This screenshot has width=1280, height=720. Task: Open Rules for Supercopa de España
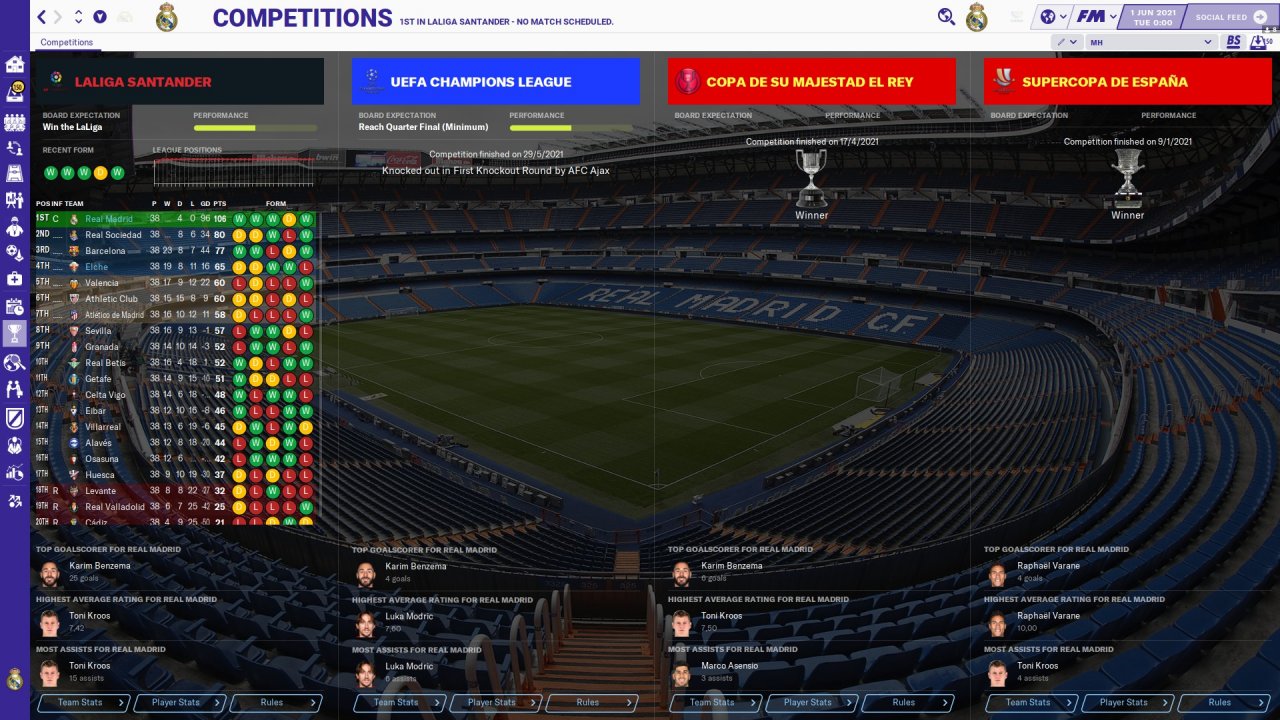click(1221, 703)
